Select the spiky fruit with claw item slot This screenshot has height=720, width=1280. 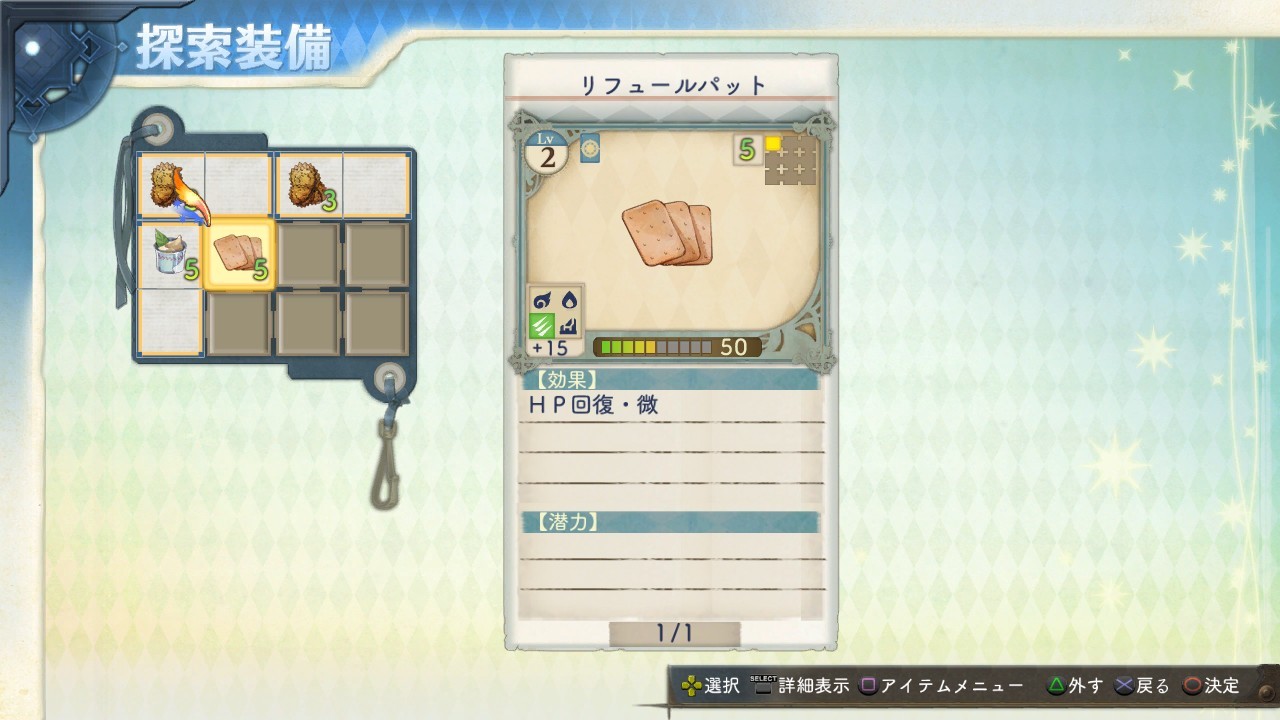pyautogui.click(x=169, y=185)
